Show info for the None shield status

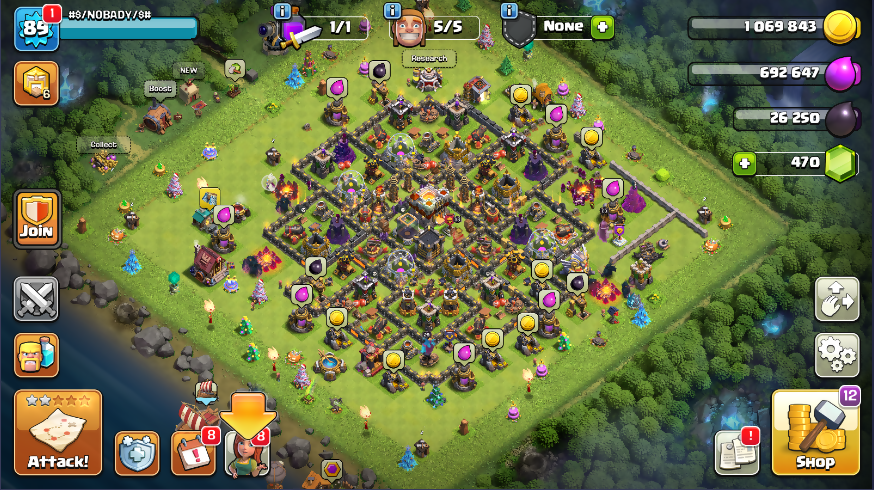509,11
